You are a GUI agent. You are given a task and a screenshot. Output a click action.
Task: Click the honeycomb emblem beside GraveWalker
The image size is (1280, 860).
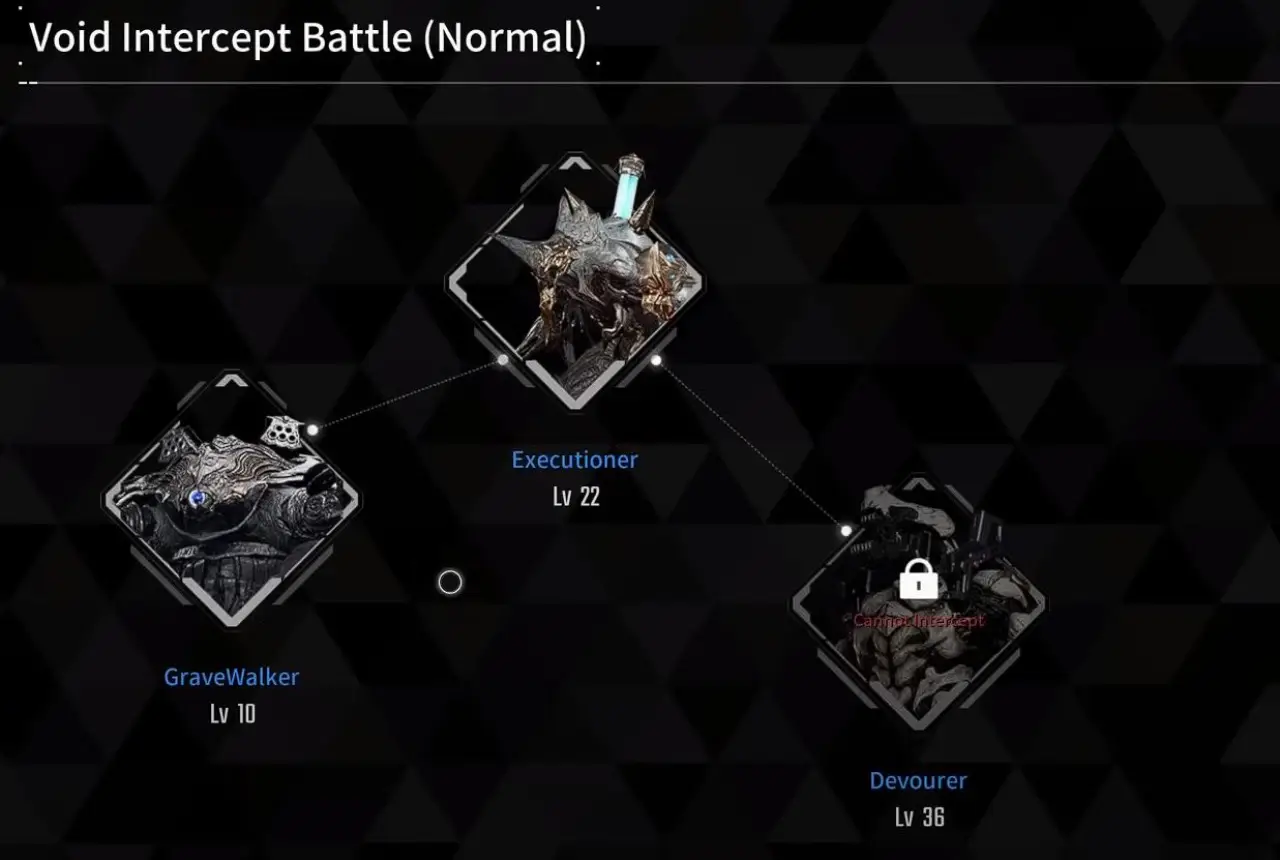[284, 430]
